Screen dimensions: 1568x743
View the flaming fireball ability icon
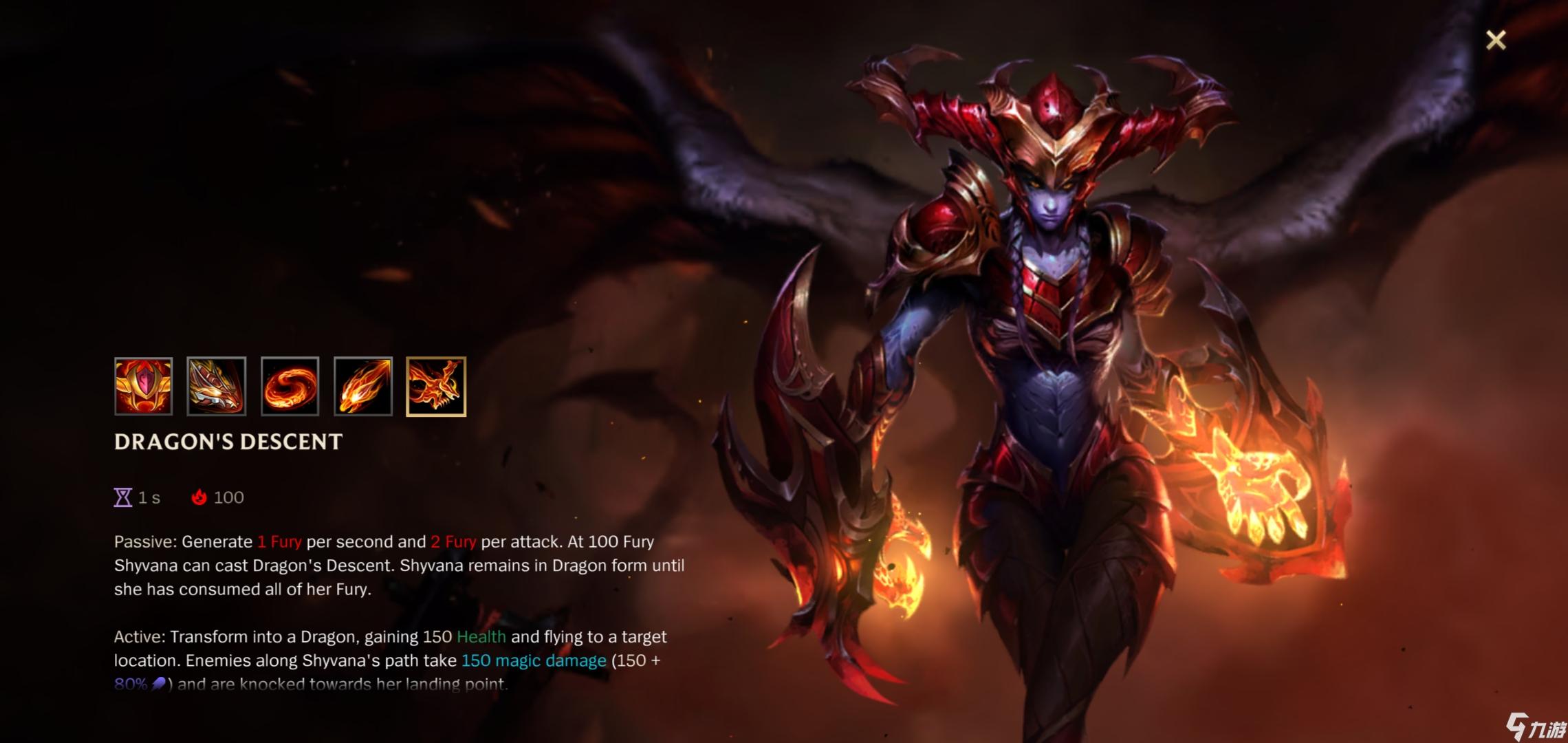(363, 387)
